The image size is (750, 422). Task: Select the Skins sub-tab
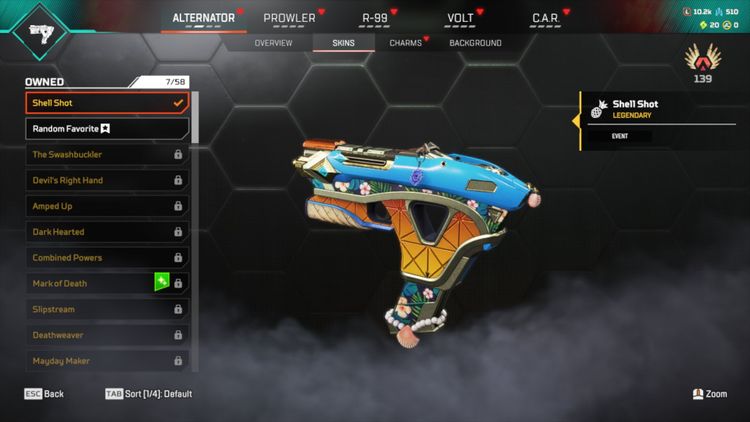[343, 43]
